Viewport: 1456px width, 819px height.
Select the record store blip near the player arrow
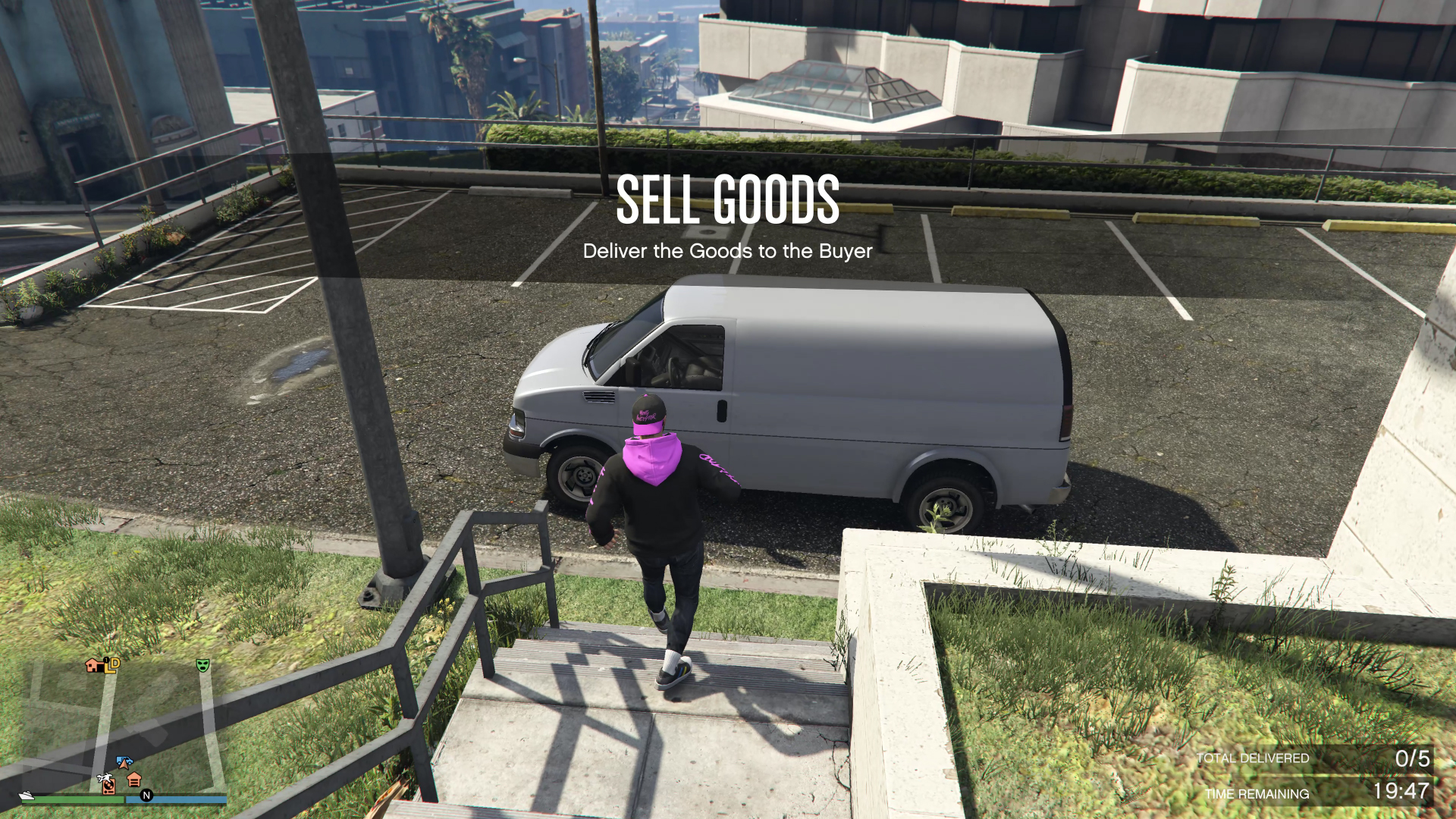(x=108, y=785)
